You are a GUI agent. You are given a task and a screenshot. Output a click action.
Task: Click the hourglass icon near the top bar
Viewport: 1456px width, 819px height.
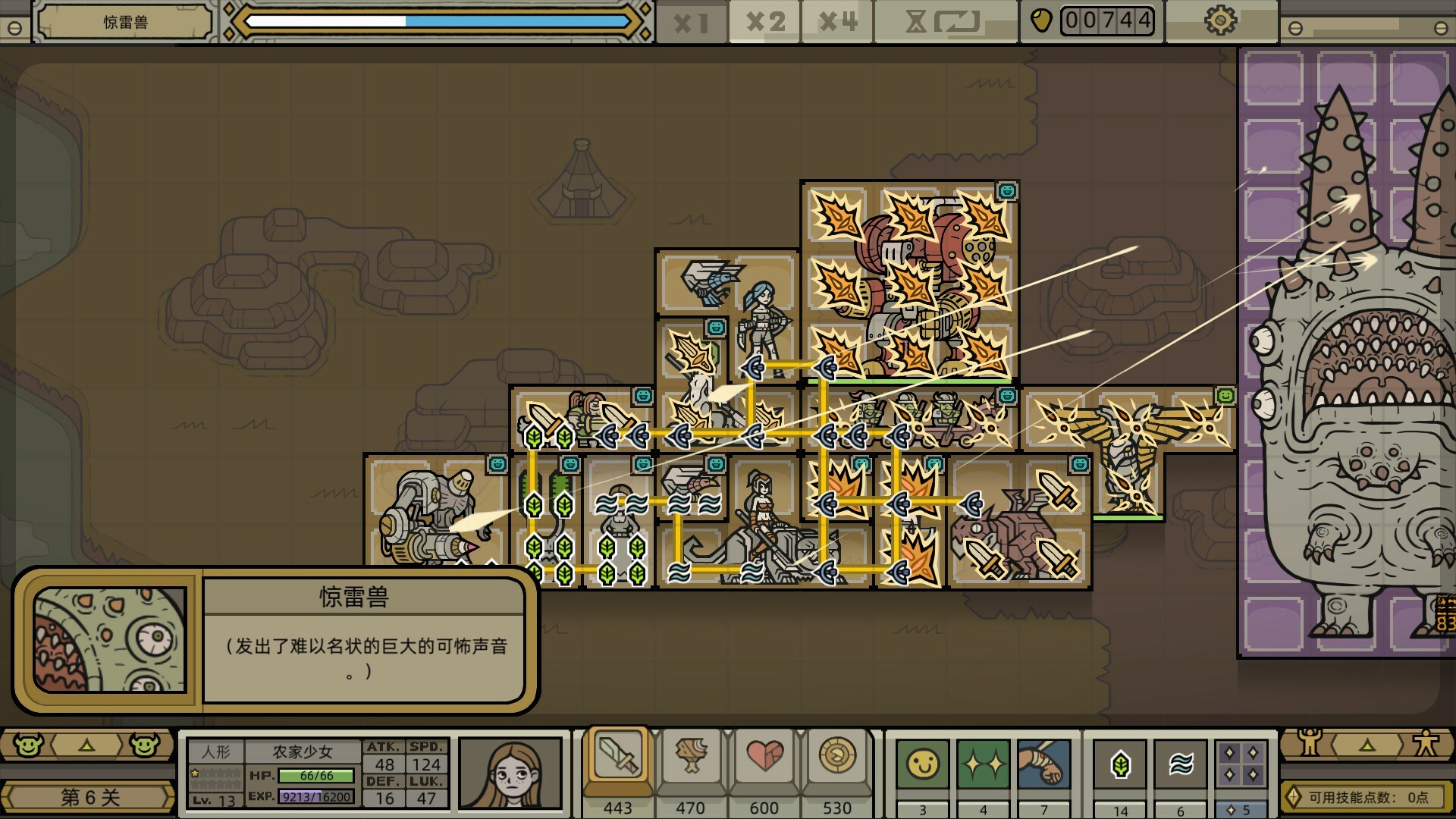[915, 22]
